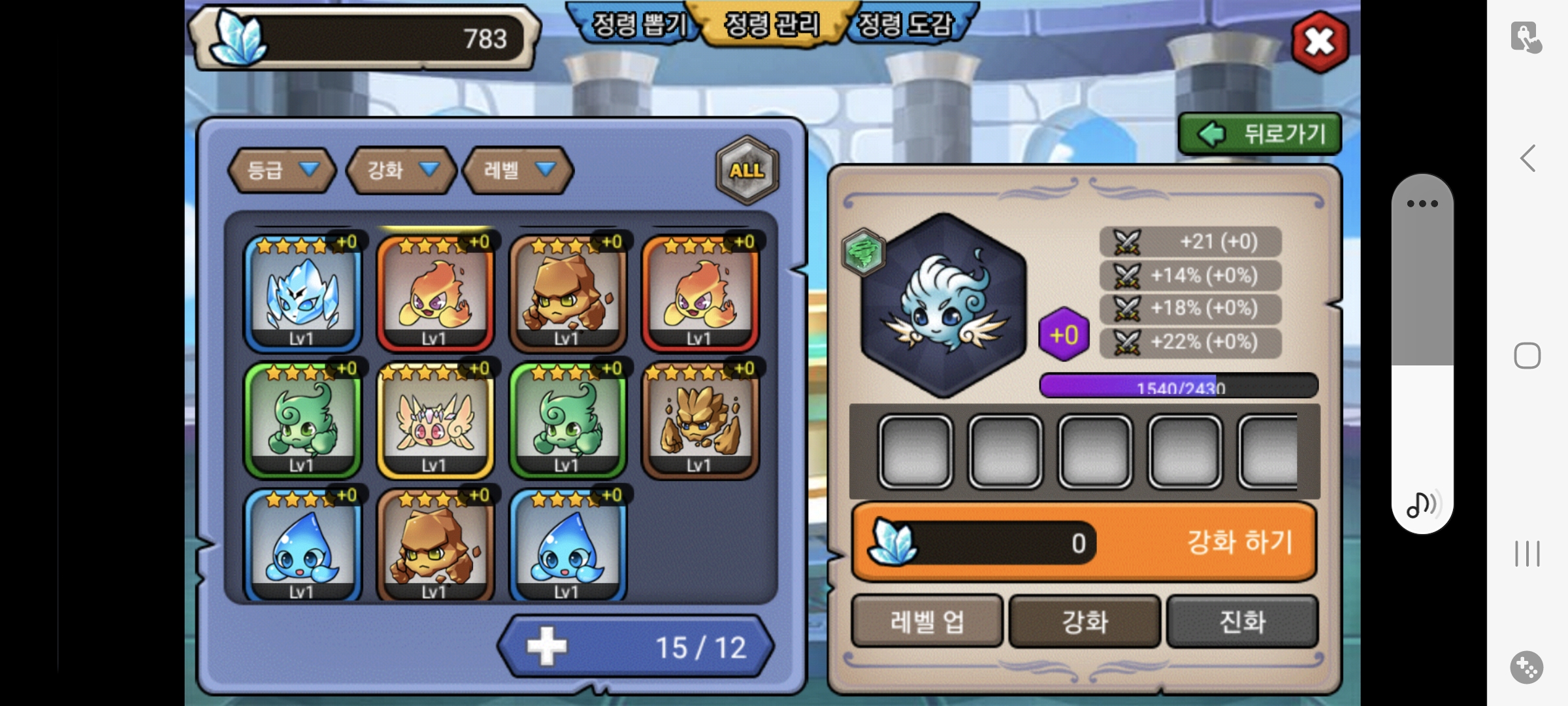Choose the spiky golden rock spirit

tap(700, 420)
